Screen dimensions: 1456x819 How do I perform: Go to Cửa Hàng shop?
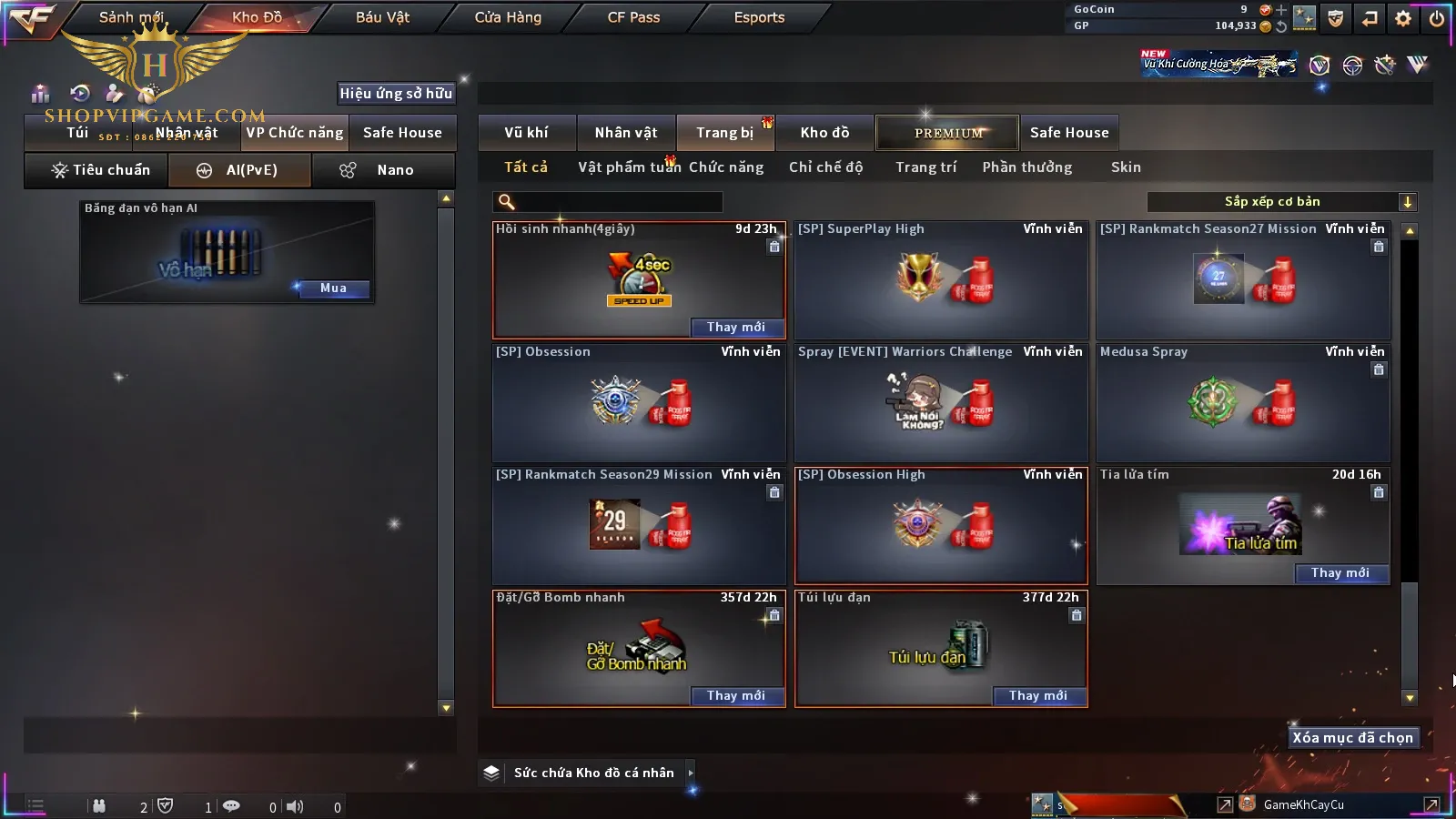(x=508, y=17)
